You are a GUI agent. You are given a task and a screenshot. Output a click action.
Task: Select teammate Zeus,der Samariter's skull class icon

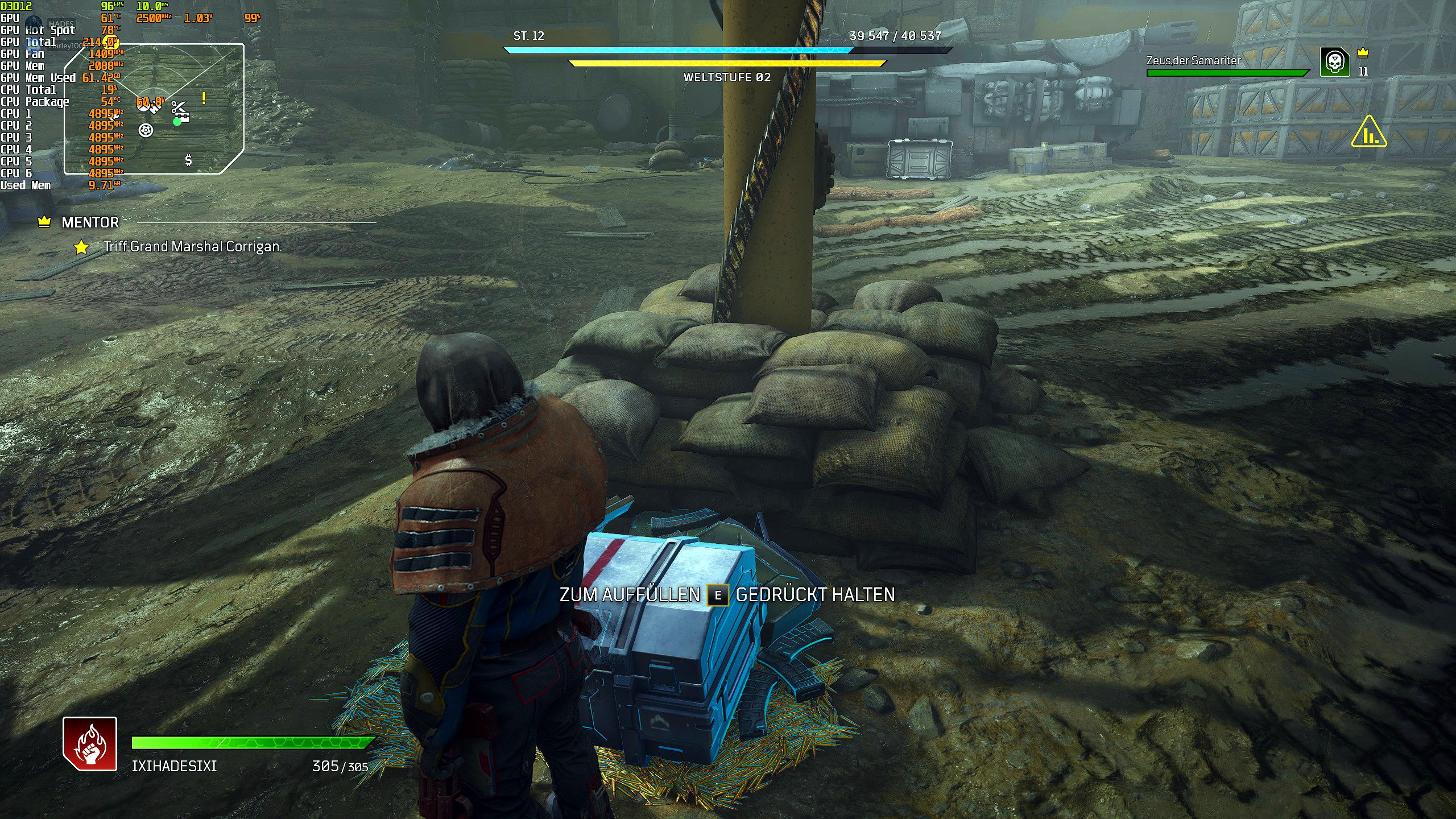[1334, 62]
